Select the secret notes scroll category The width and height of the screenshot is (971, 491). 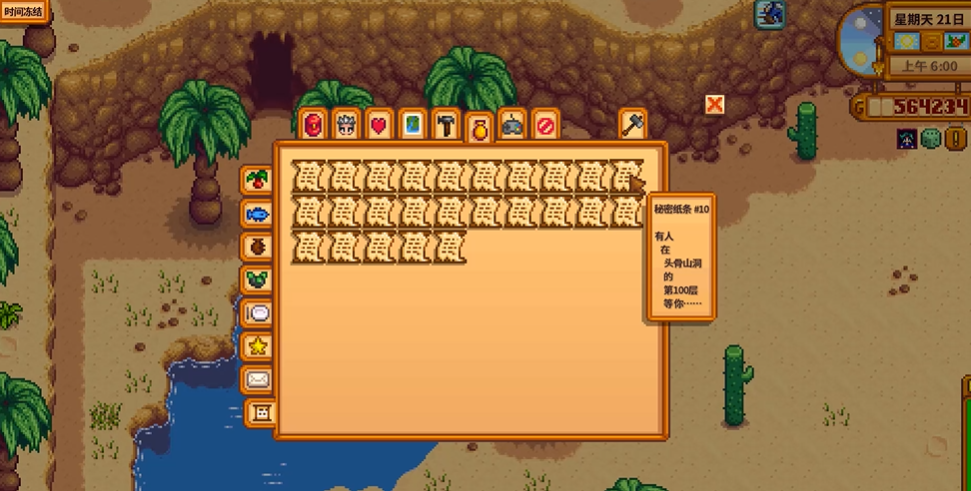click(x=261, y=412)
